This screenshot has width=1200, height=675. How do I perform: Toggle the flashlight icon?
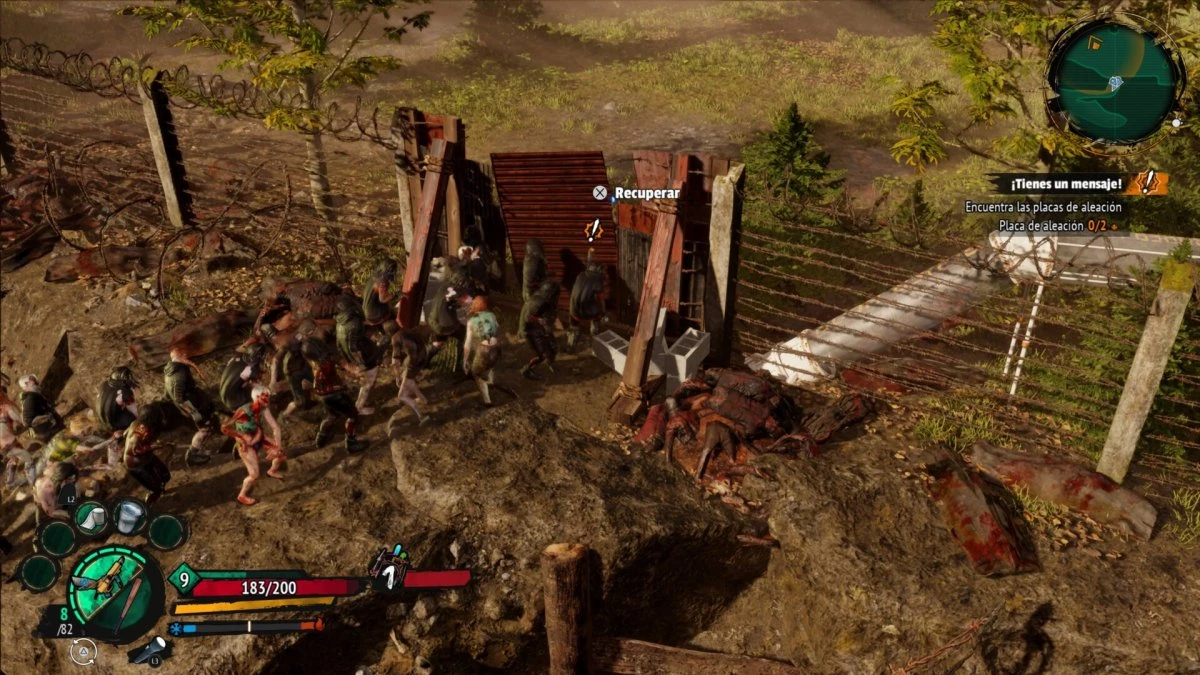coord(150,651)
